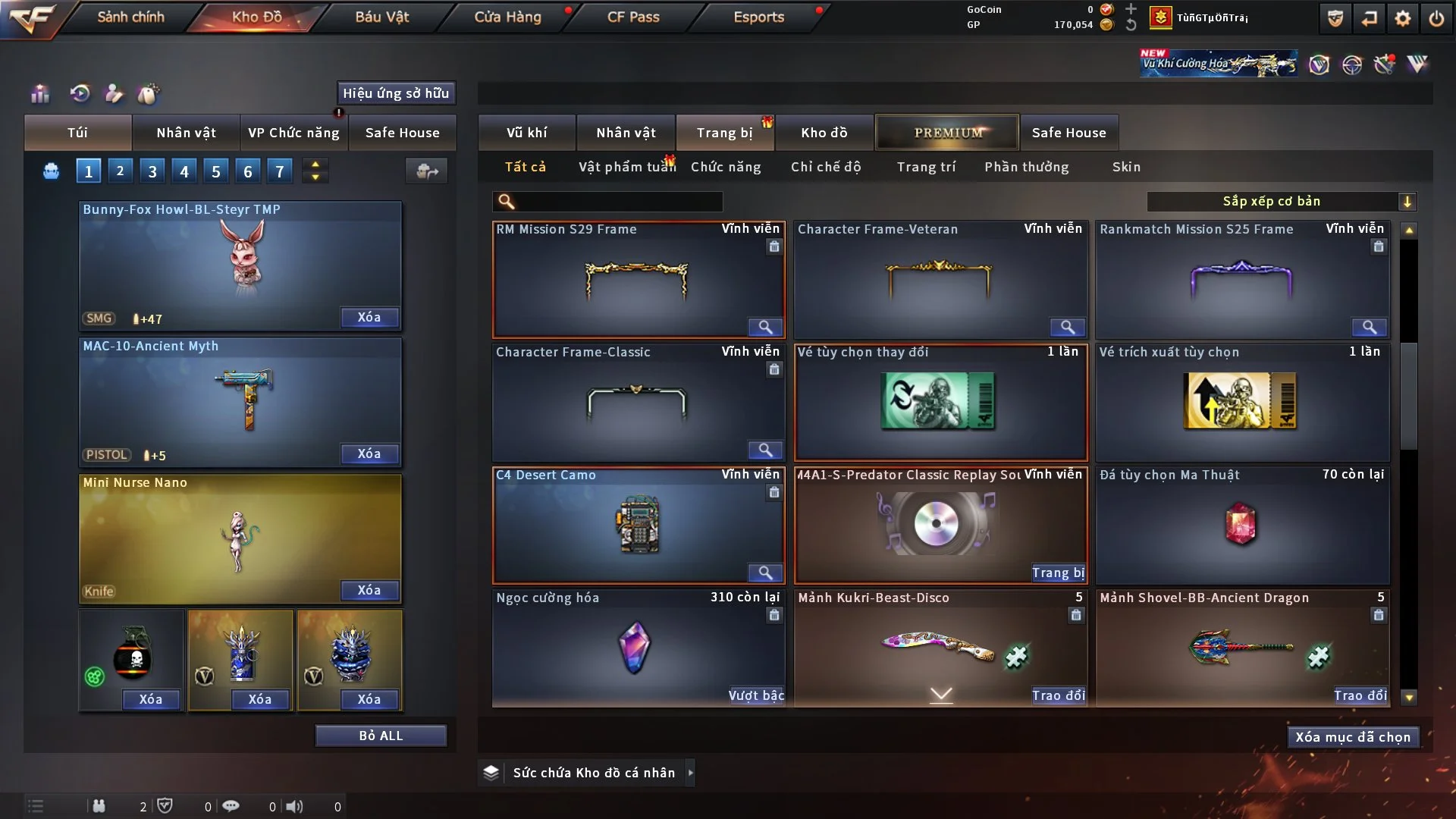Switch to the Esports section

click(x=758, y=17)
